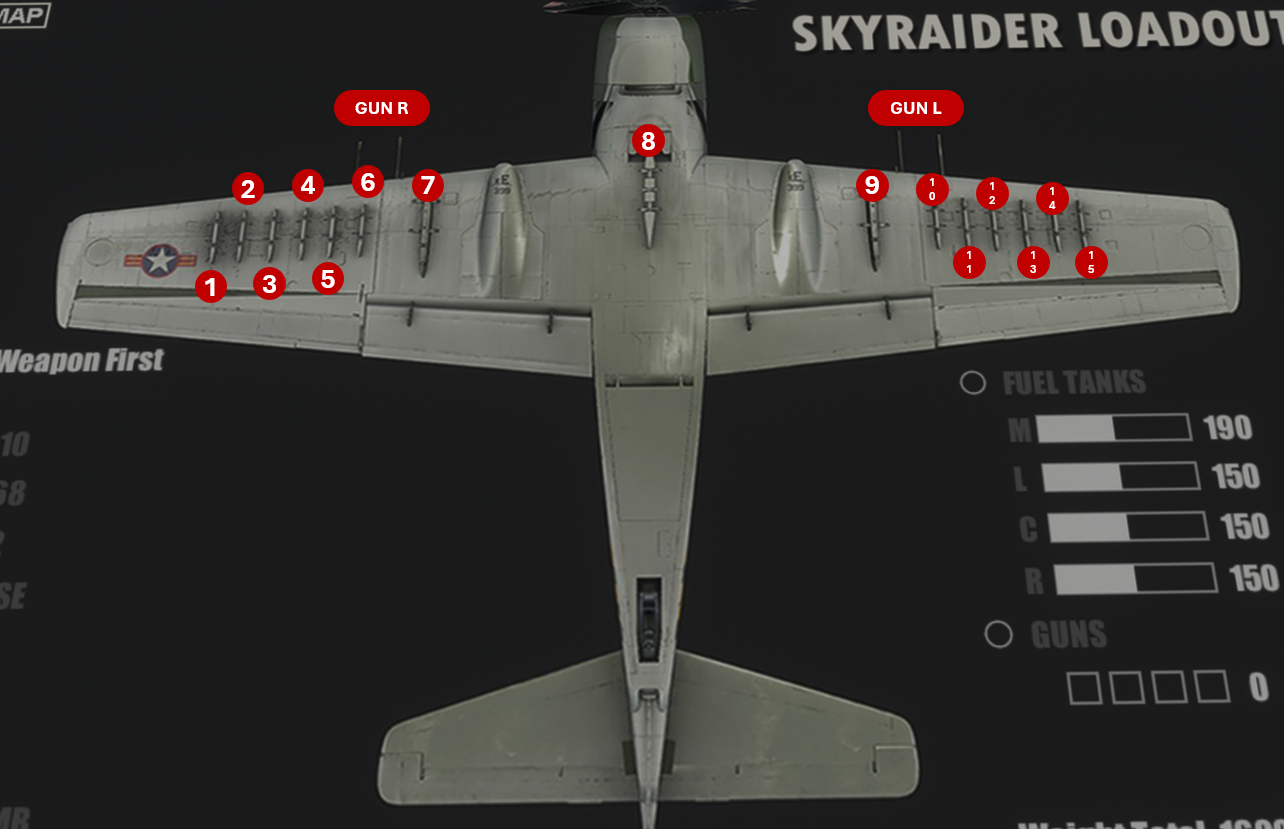Image resolution: width=1284 pixels, height=829 pixels.
Task: Select pylon marker 5
Action: [328, 278]
